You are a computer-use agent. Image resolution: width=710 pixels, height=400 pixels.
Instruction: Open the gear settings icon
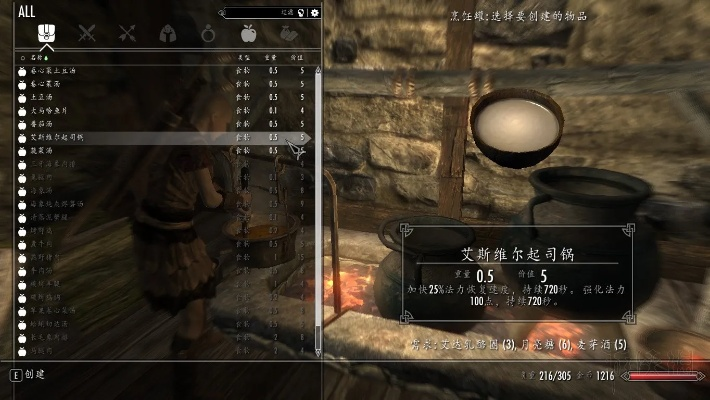click(315, 12)
